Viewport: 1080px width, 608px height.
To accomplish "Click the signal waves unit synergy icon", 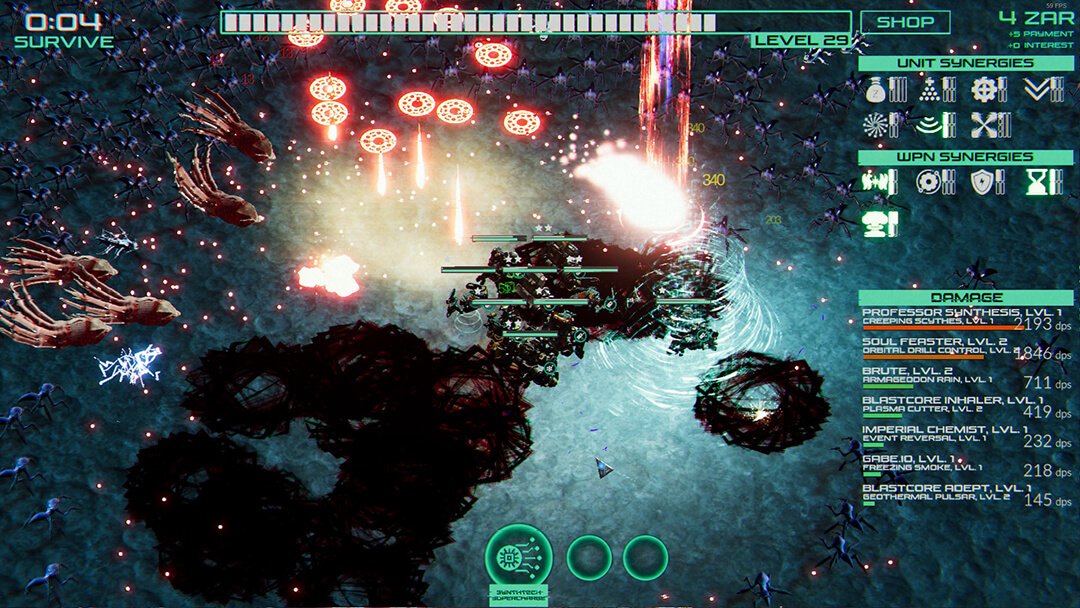I will pos(930,125).
